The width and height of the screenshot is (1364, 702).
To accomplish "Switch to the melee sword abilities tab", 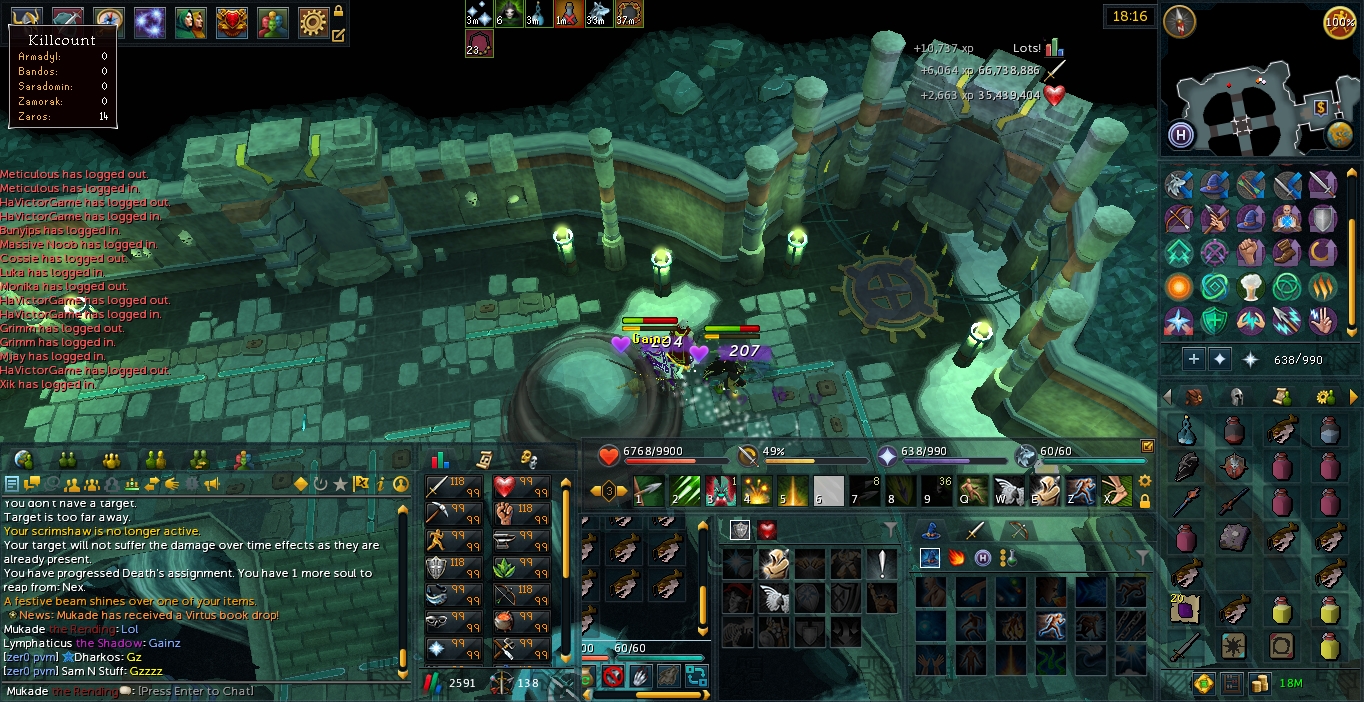I will click(x=975, y=530).
